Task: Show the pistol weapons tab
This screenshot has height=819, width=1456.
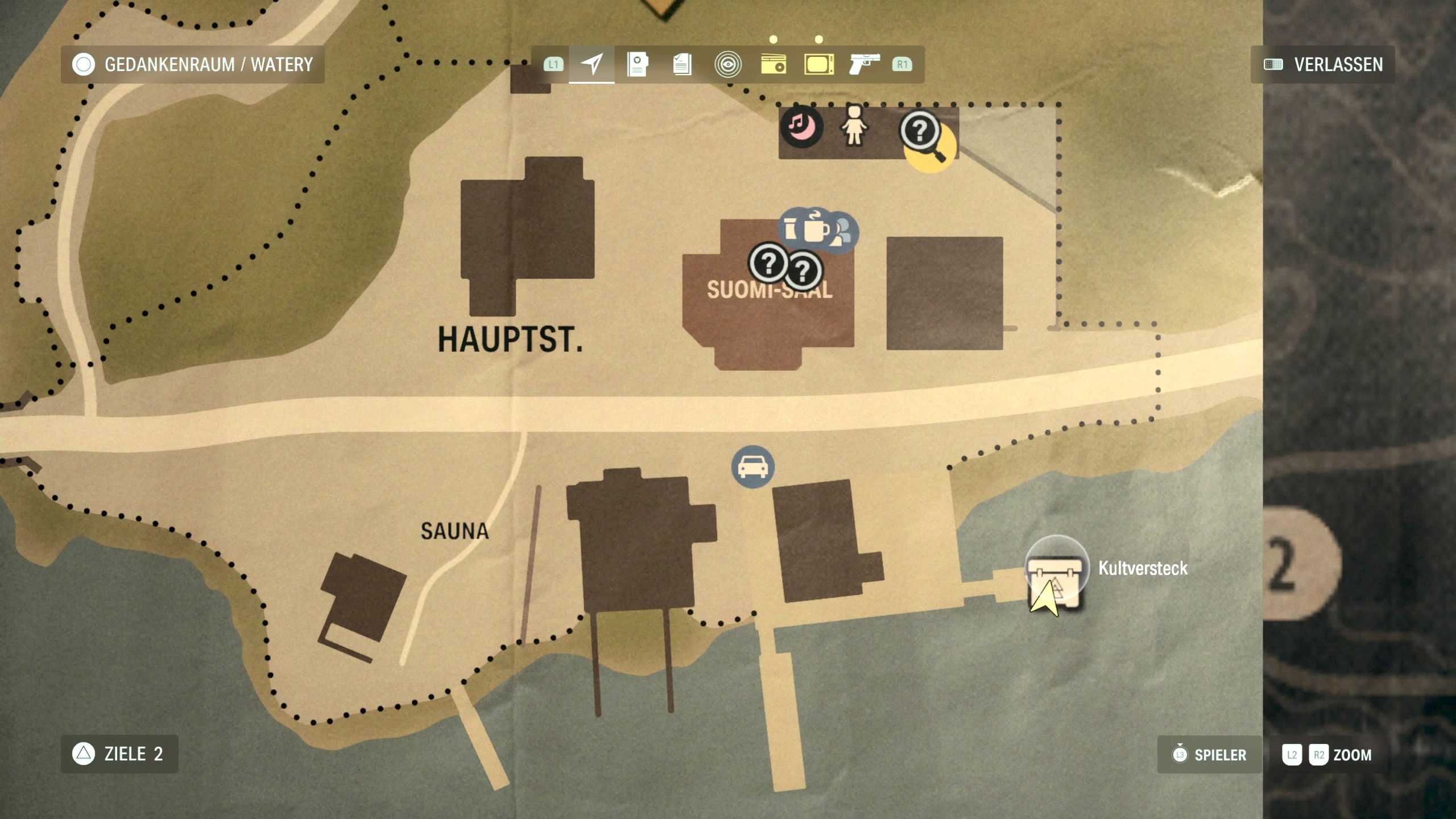Action: point(864,64)
